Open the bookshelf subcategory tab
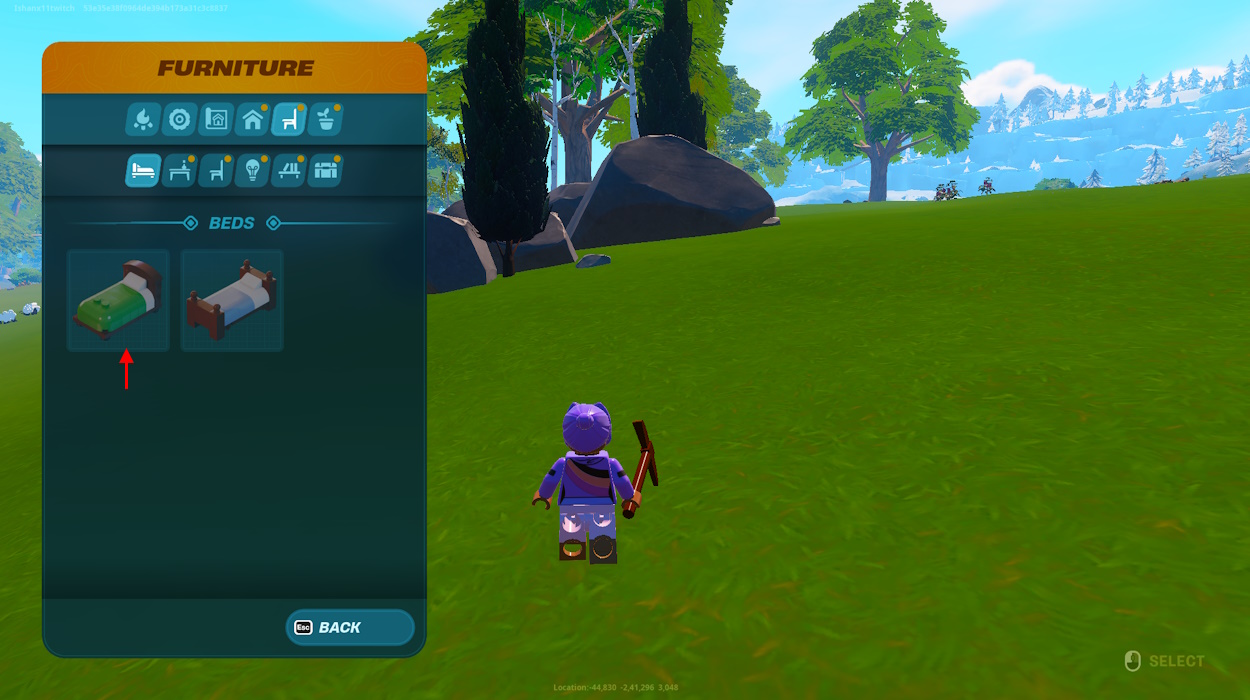 point(289,171)
